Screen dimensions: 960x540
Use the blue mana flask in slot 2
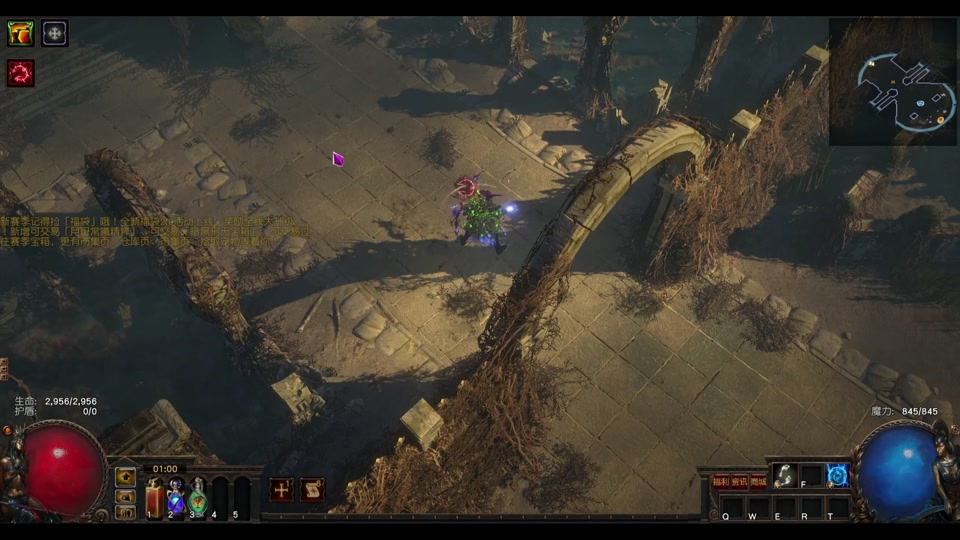point(176,497)
